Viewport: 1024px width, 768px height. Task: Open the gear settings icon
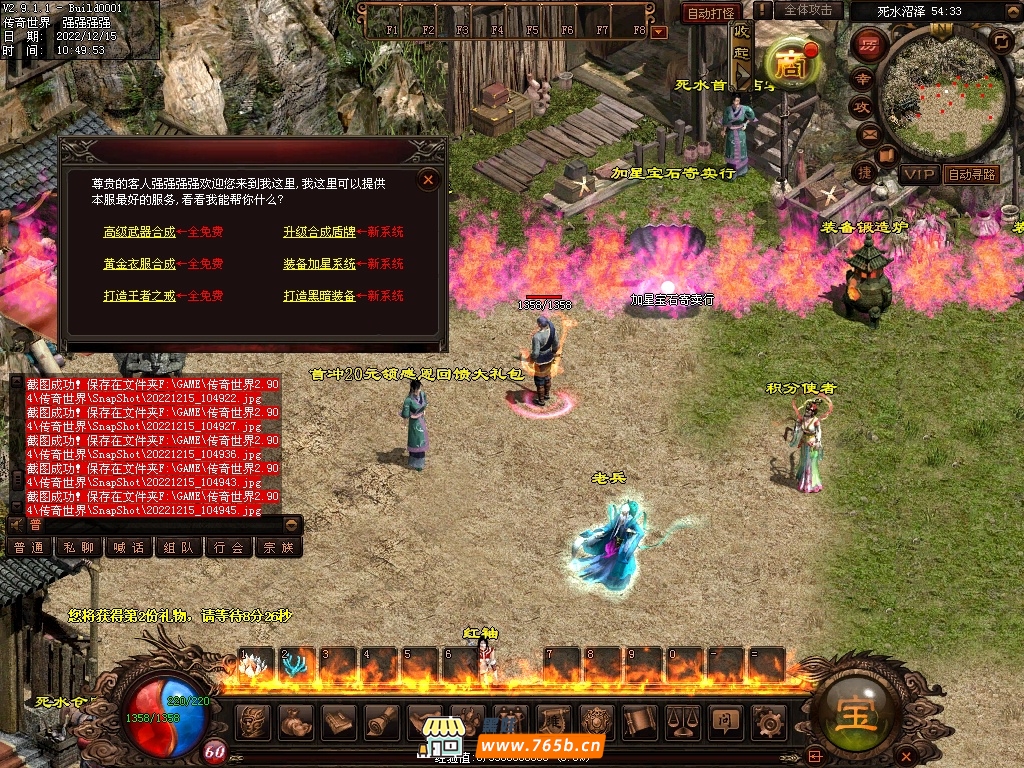(767, 720)
